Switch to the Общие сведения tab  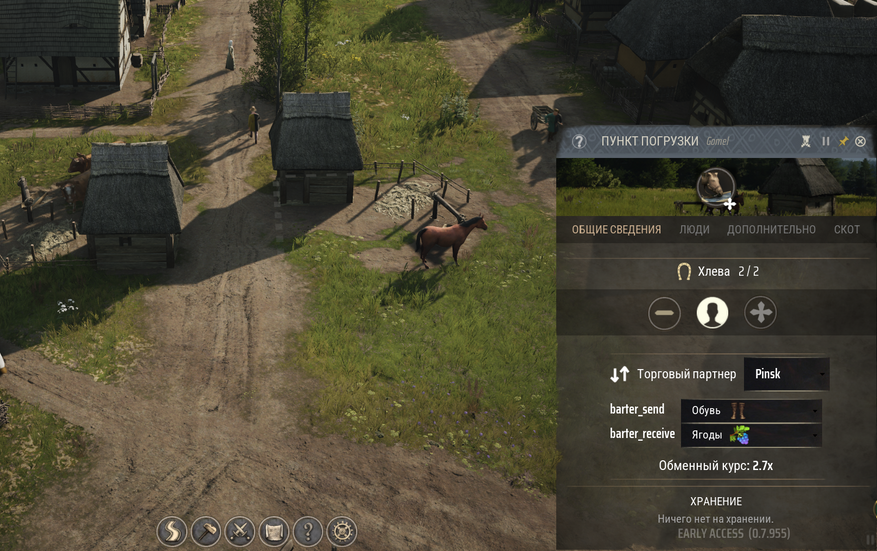[616, 229]
